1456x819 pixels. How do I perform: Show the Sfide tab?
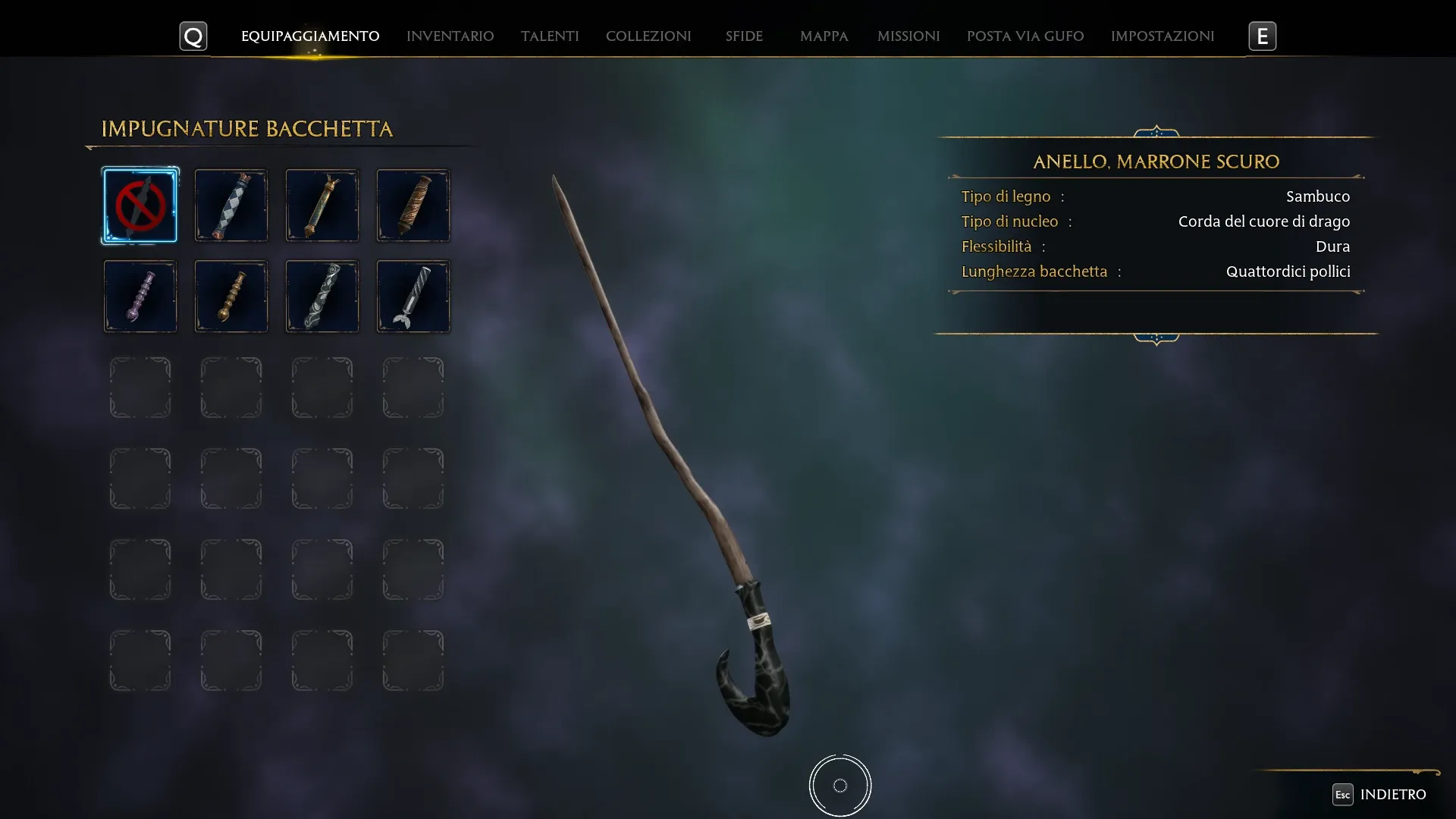pos(744,36)
